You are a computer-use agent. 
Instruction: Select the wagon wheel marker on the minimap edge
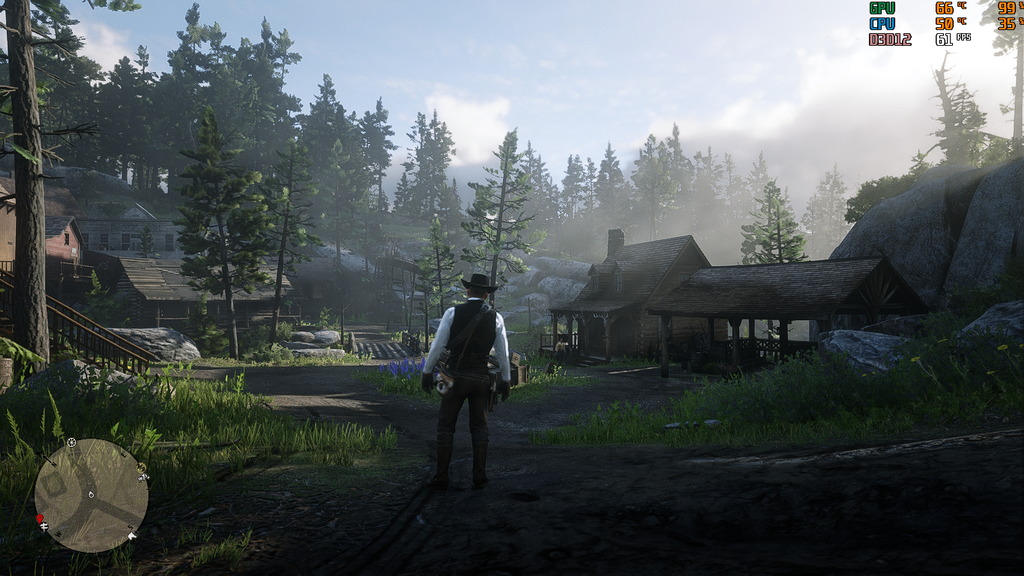pos(71,442)
